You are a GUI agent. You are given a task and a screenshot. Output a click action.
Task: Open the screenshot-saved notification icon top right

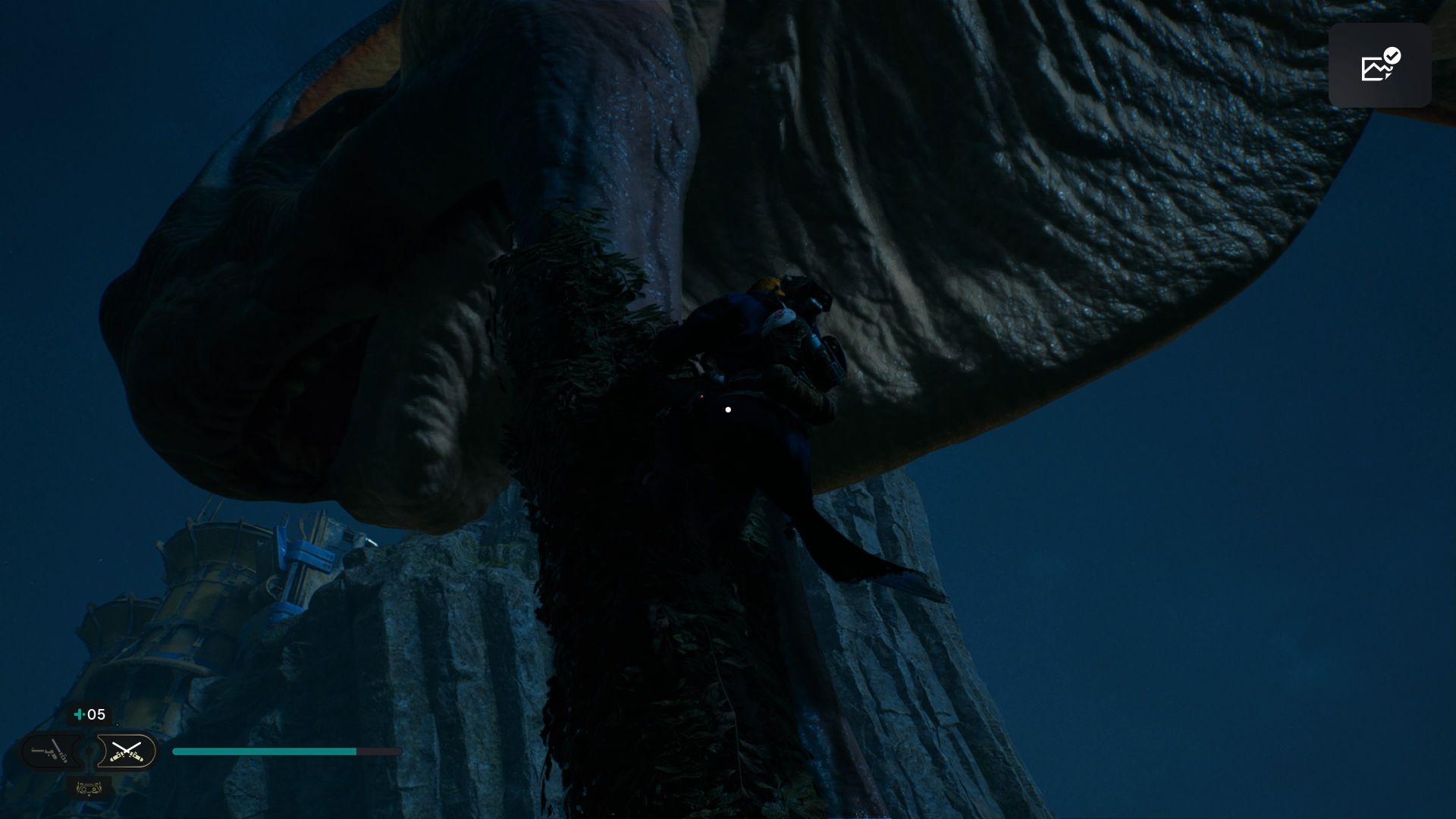pos(1380,65)
